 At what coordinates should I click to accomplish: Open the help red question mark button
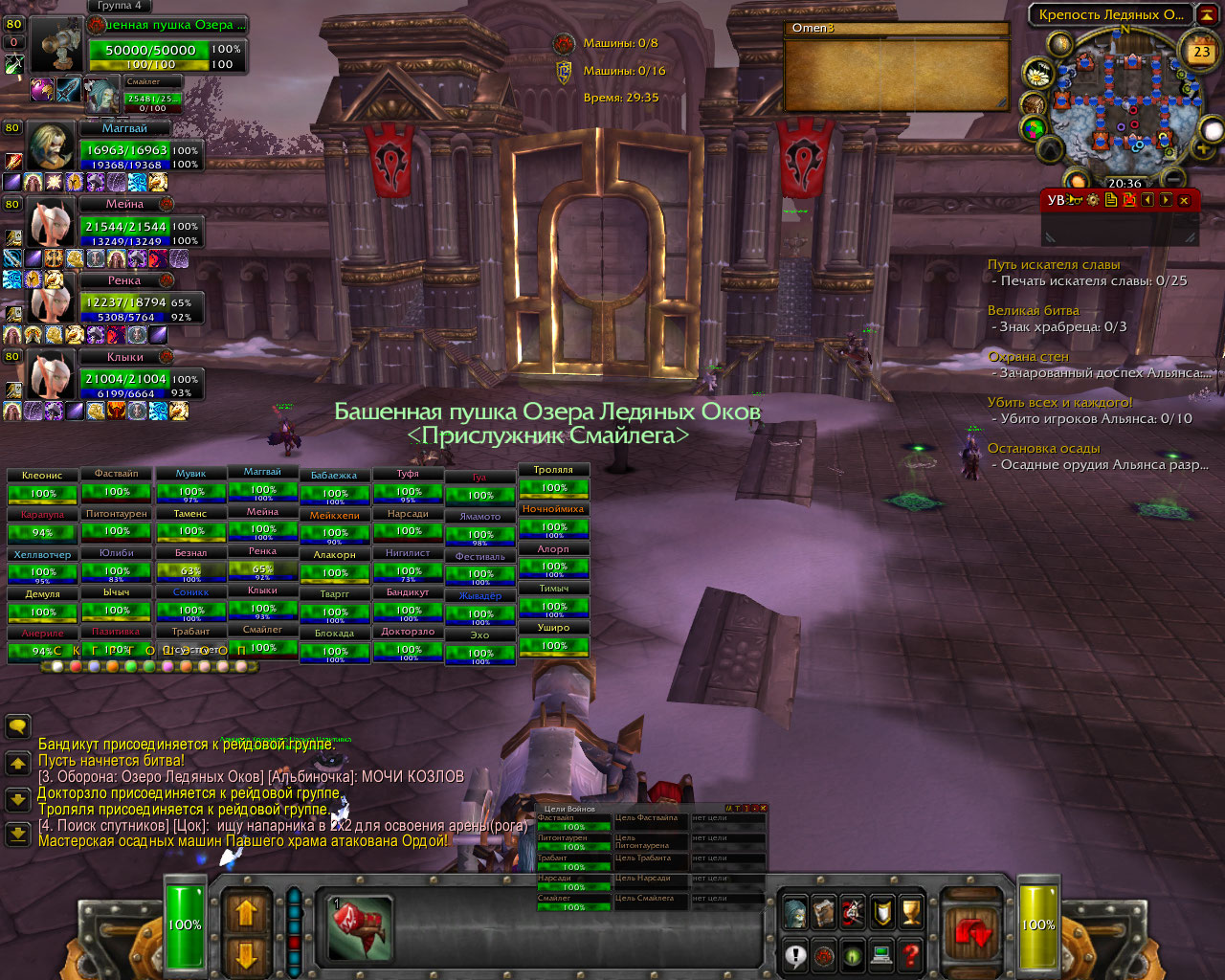pyautogui.click(x=911, y=954)
